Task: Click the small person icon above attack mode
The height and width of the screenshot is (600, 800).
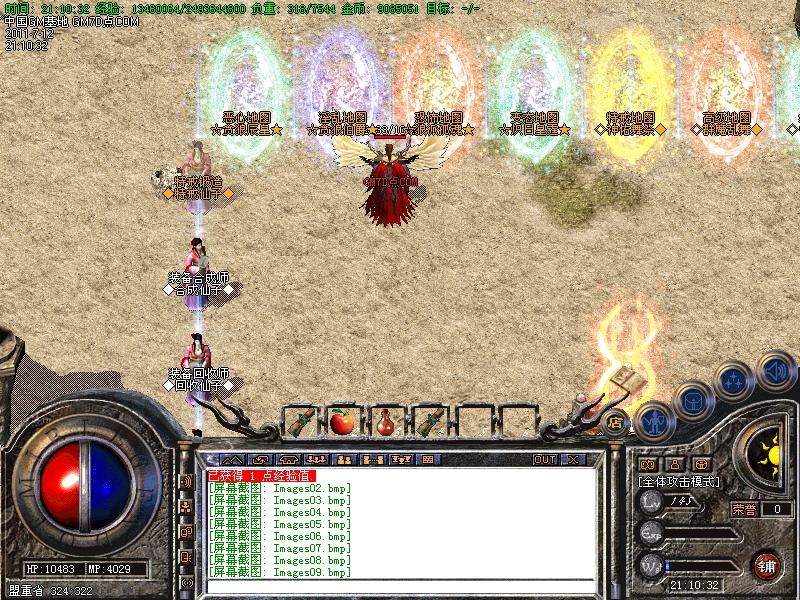Action: [674, 464]
